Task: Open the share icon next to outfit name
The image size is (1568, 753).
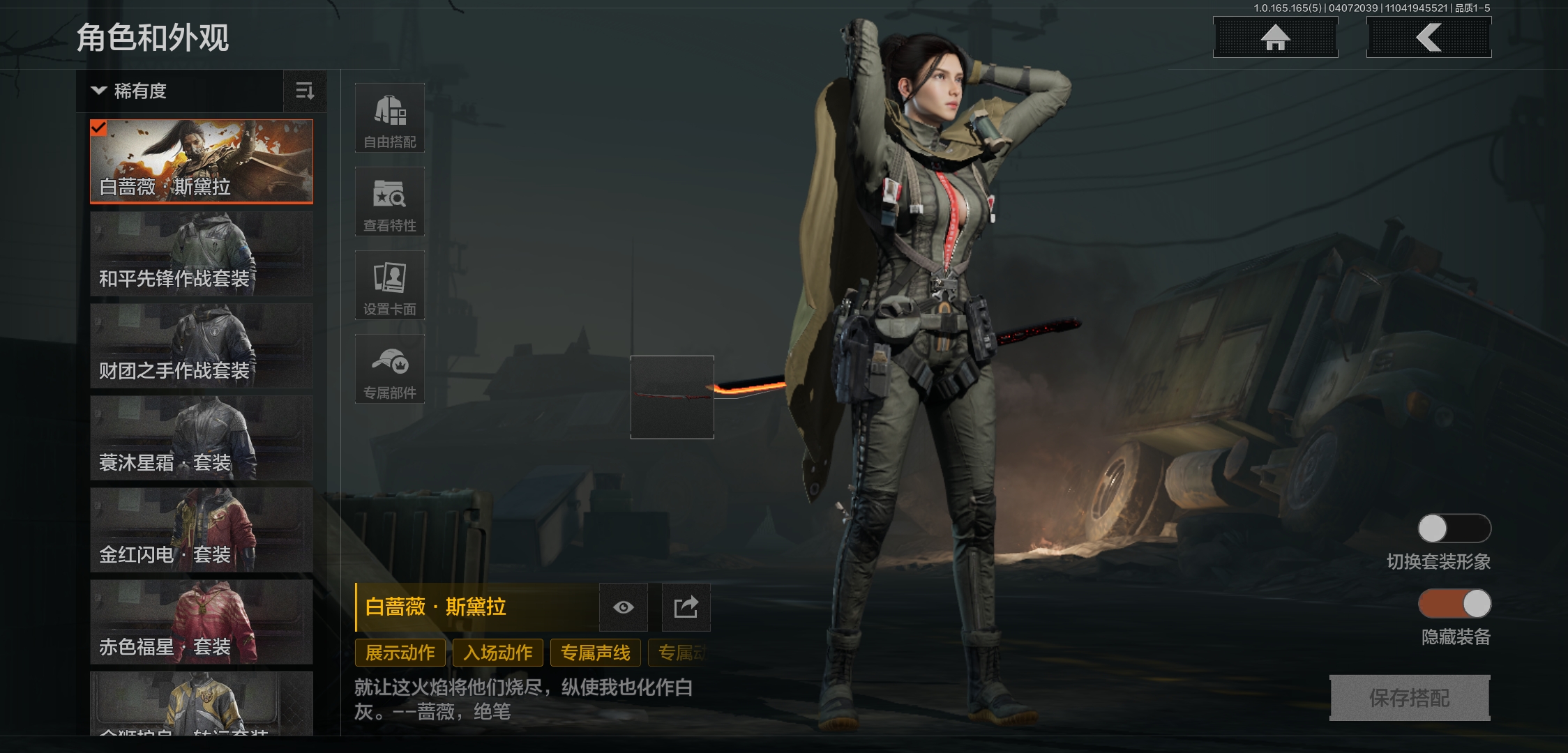Action: (x=686, y=607)
